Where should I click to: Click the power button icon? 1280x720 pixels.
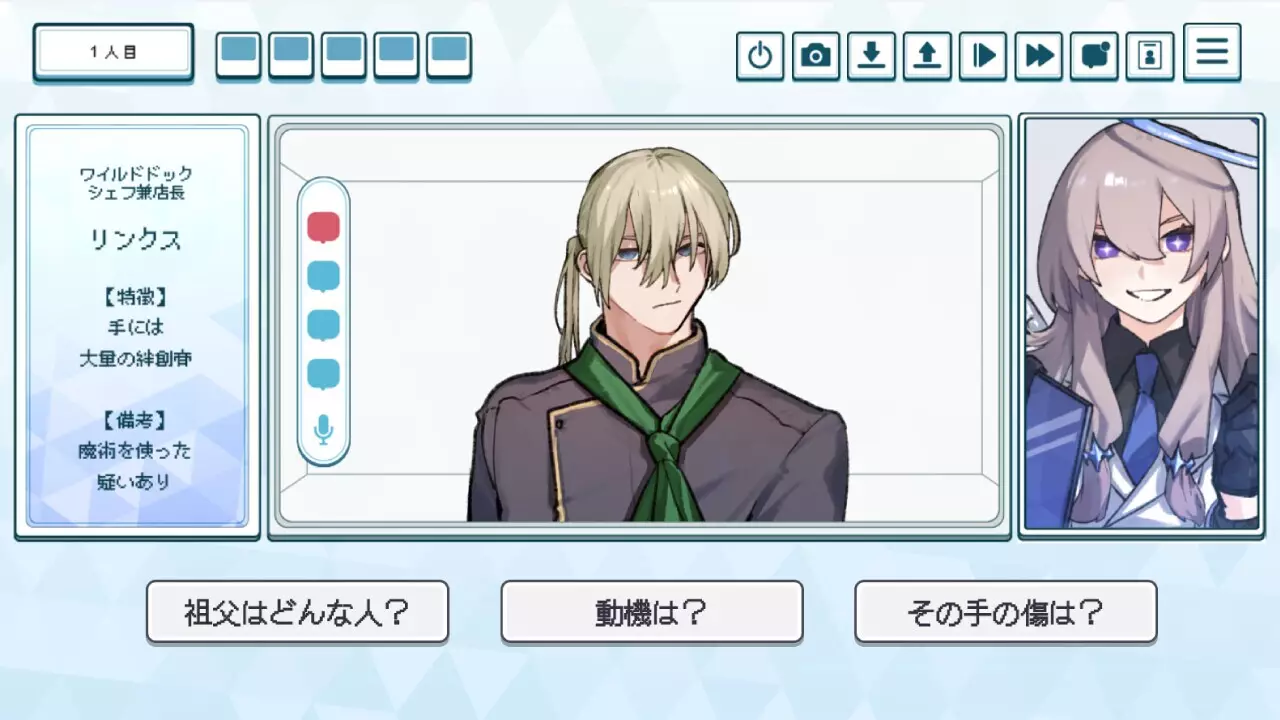760,56
